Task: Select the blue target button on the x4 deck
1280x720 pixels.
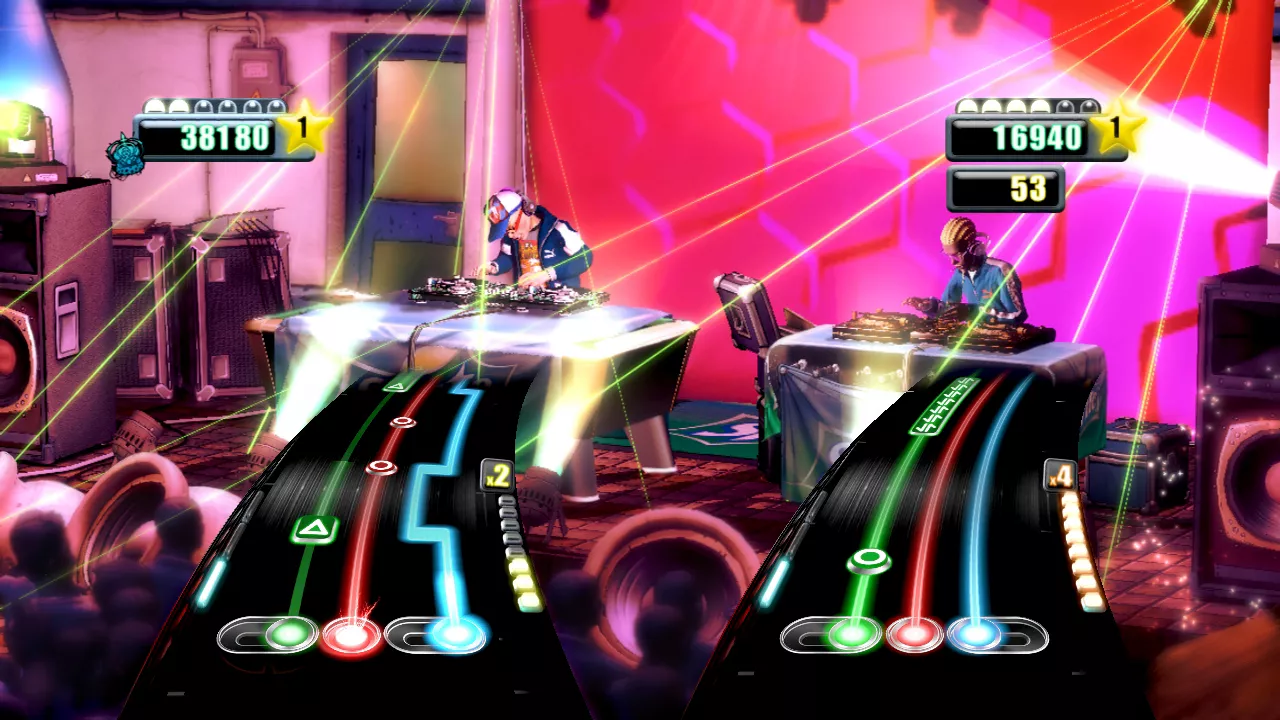Action: point(975,634)
